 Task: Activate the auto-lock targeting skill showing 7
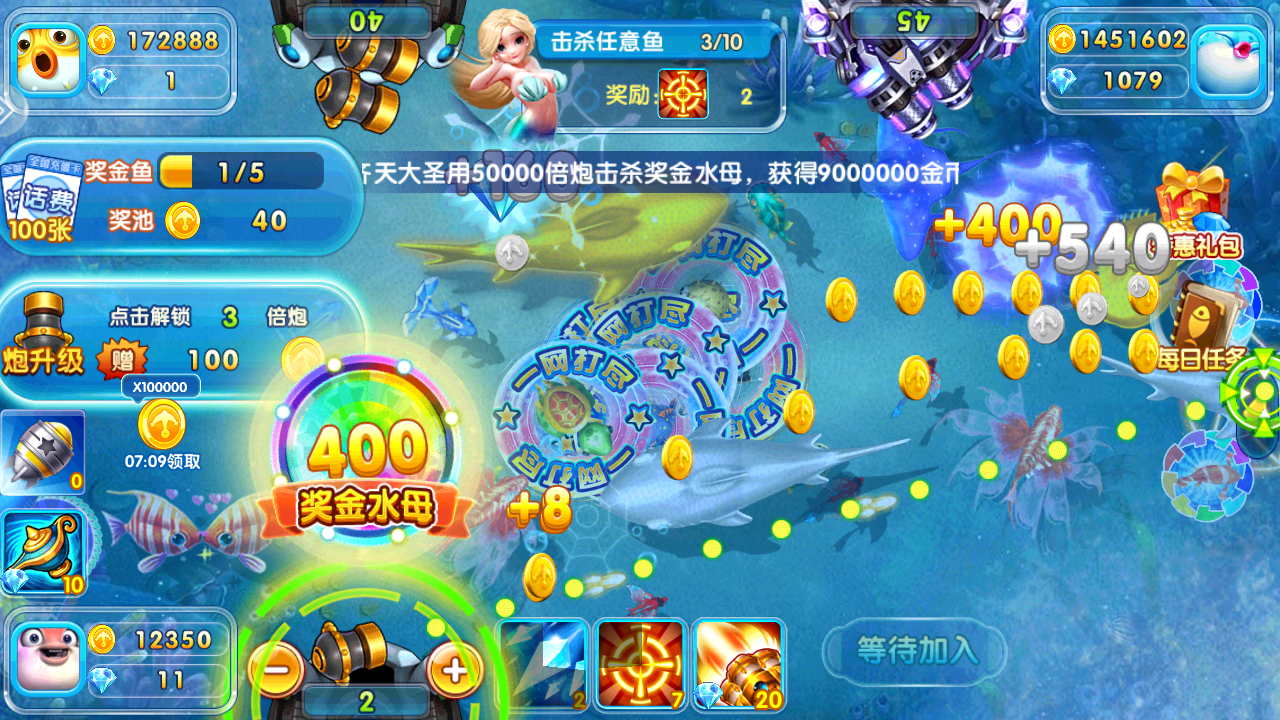point(640,663)
